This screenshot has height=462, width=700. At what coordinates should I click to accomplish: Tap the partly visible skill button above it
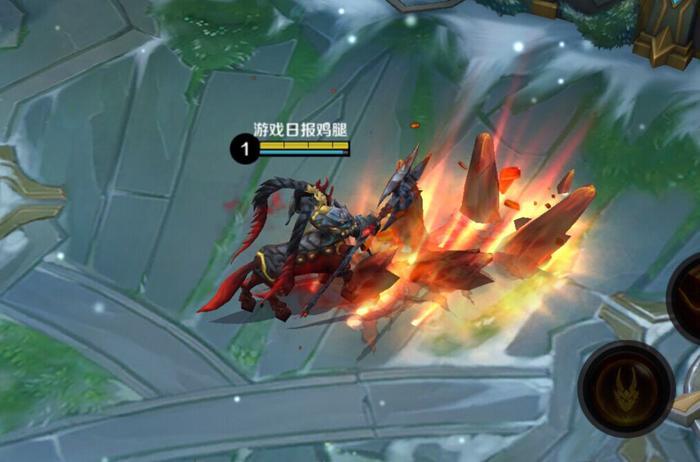tap(687, 298)
